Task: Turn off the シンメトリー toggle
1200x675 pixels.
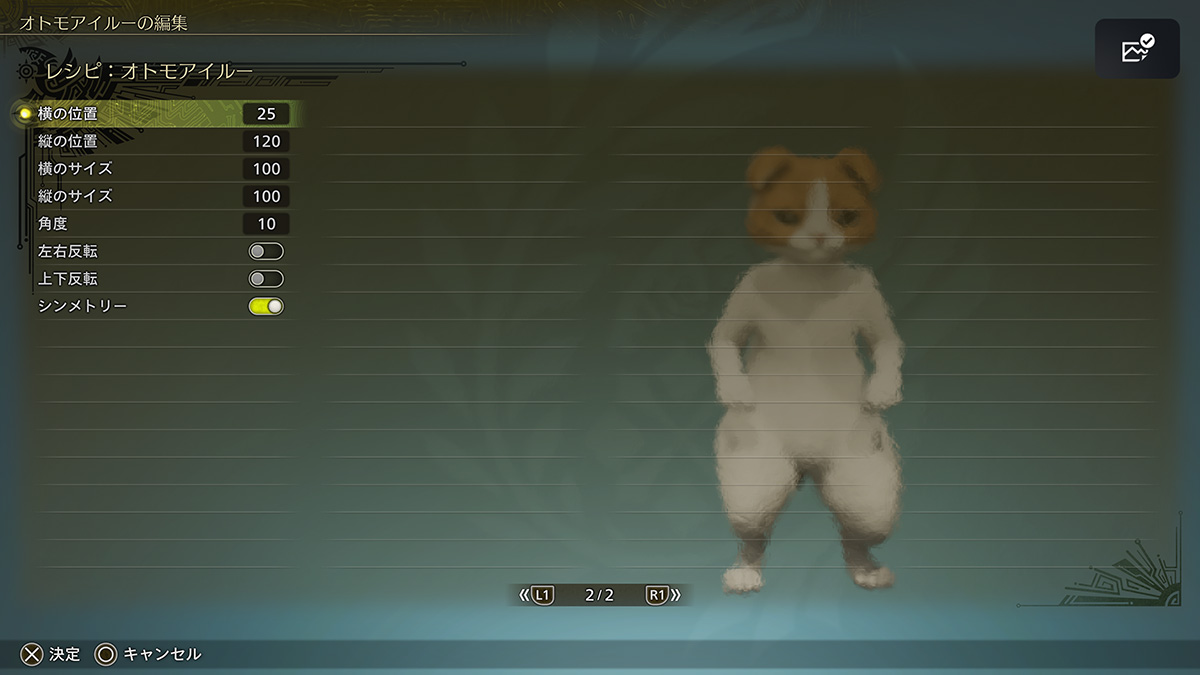Action: tap(266, 306)
